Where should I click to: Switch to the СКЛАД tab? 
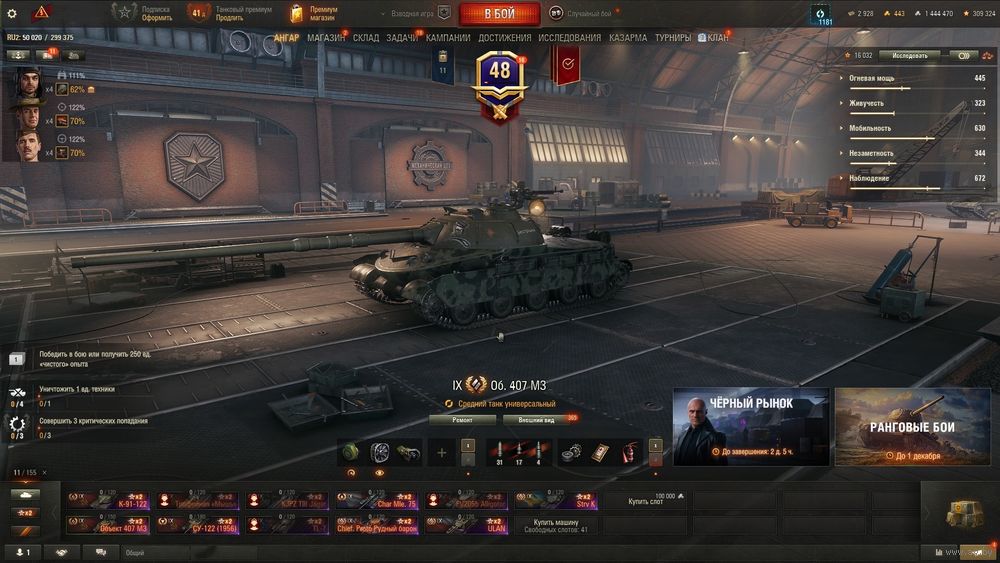tap(366, 38)
